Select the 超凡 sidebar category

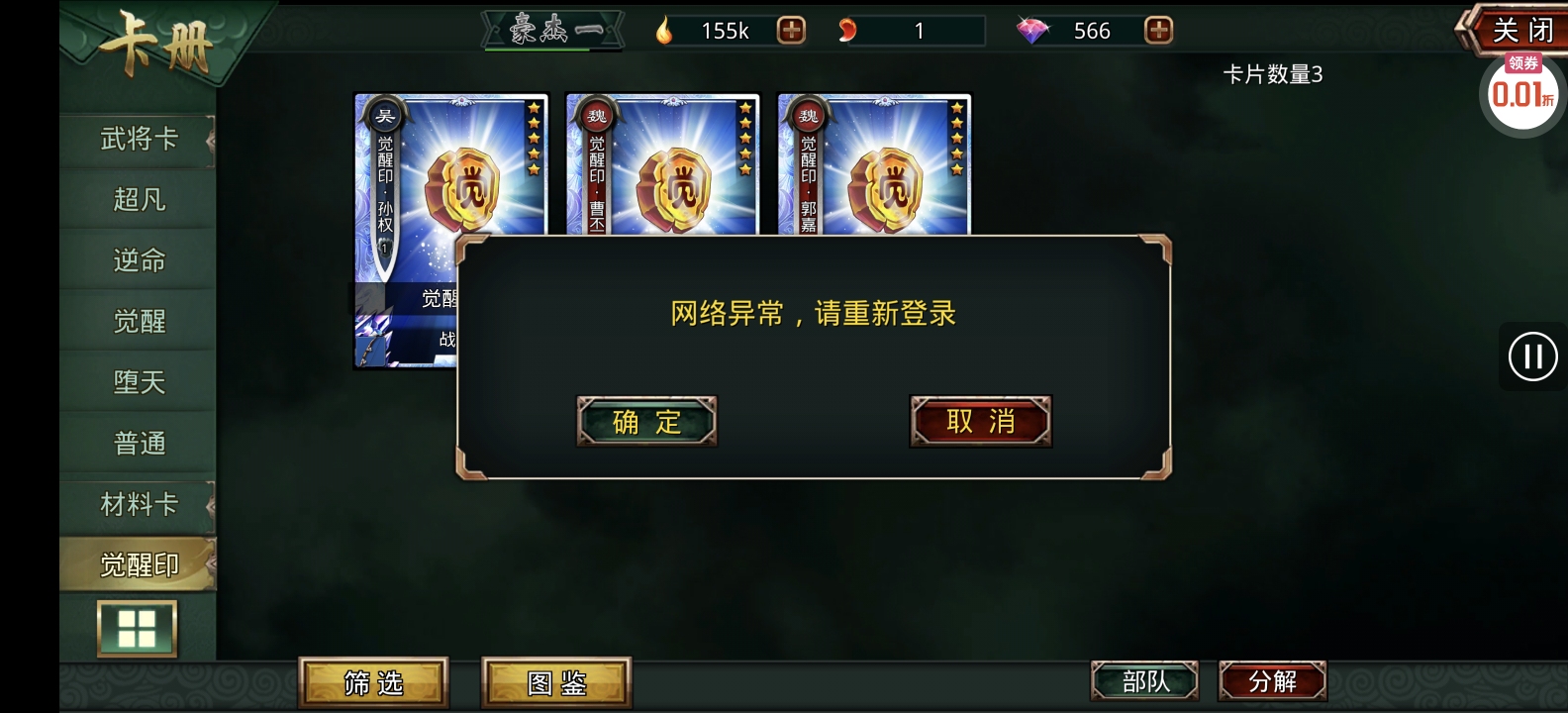pyautogui.click(x=137, y=200)
